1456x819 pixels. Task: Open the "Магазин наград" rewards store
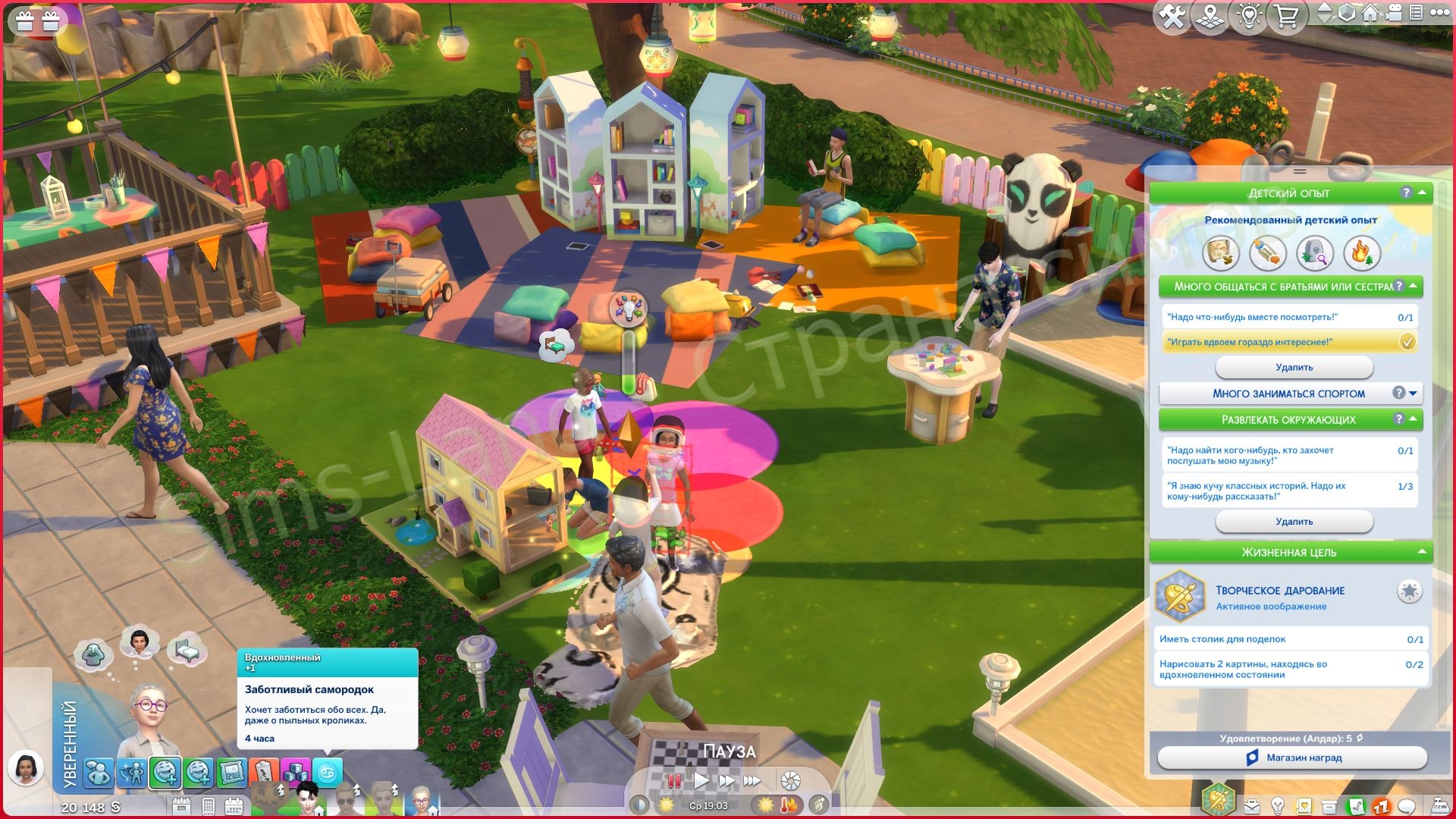(x=1292, y=758)
